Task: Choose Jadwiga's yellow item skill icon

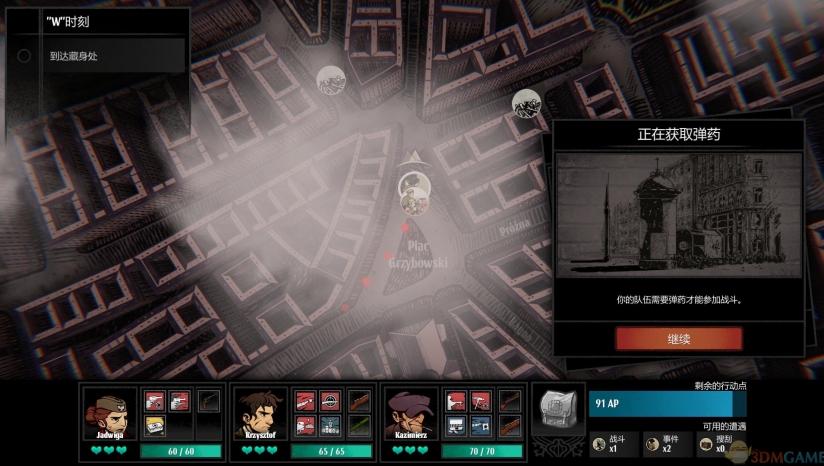Action: [155, 426]
